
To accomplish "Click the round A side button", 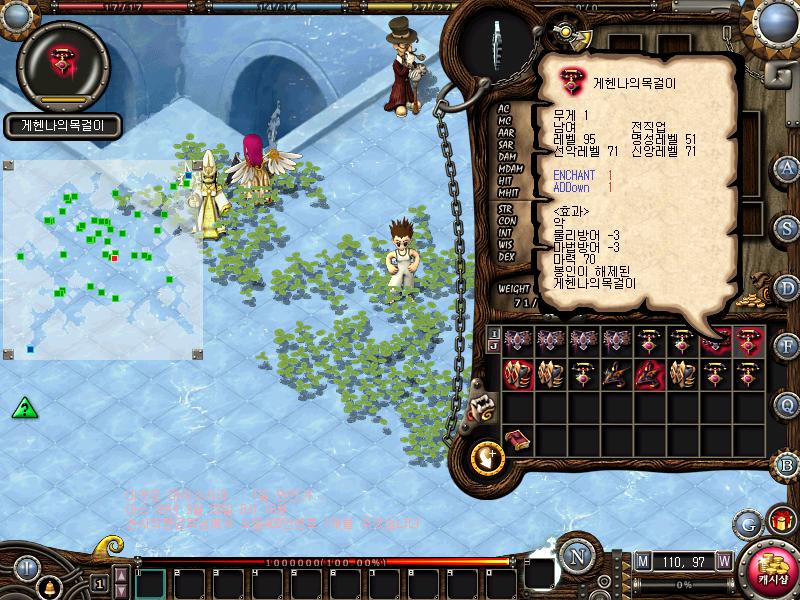I will [x=787, y=168].
